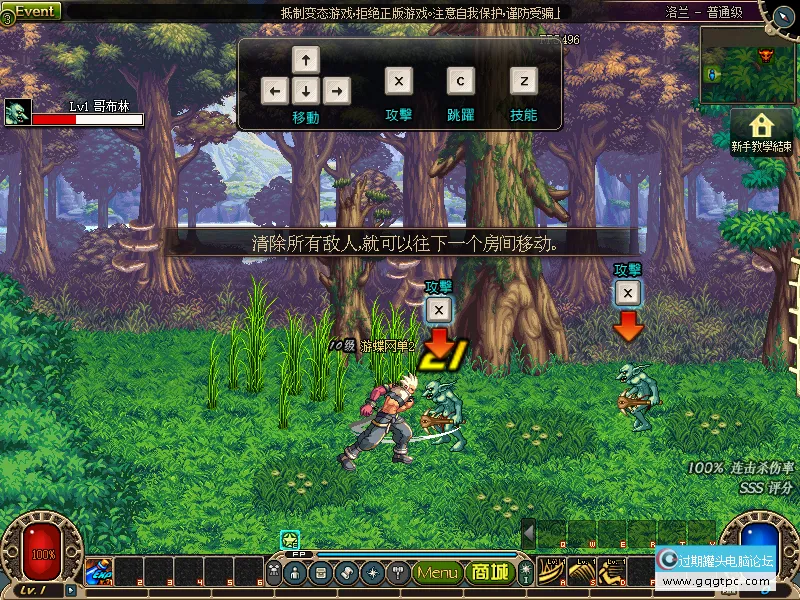Open the star-shaped skill icon
Viewport: 800px width, 600px height.
coord(372,573)
